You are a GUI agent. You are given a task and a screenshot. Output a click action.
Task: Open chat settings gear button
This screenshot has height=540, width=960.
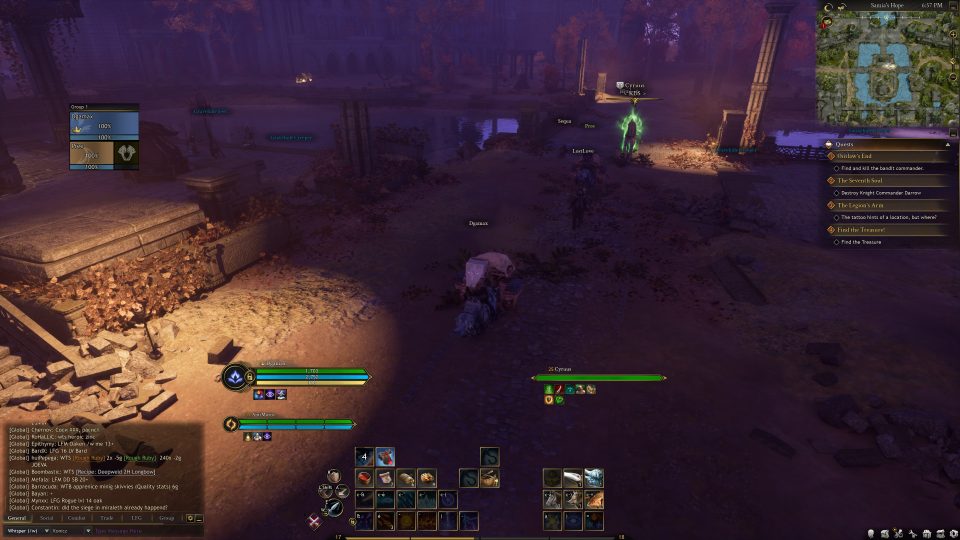click(x=190, y=518)
